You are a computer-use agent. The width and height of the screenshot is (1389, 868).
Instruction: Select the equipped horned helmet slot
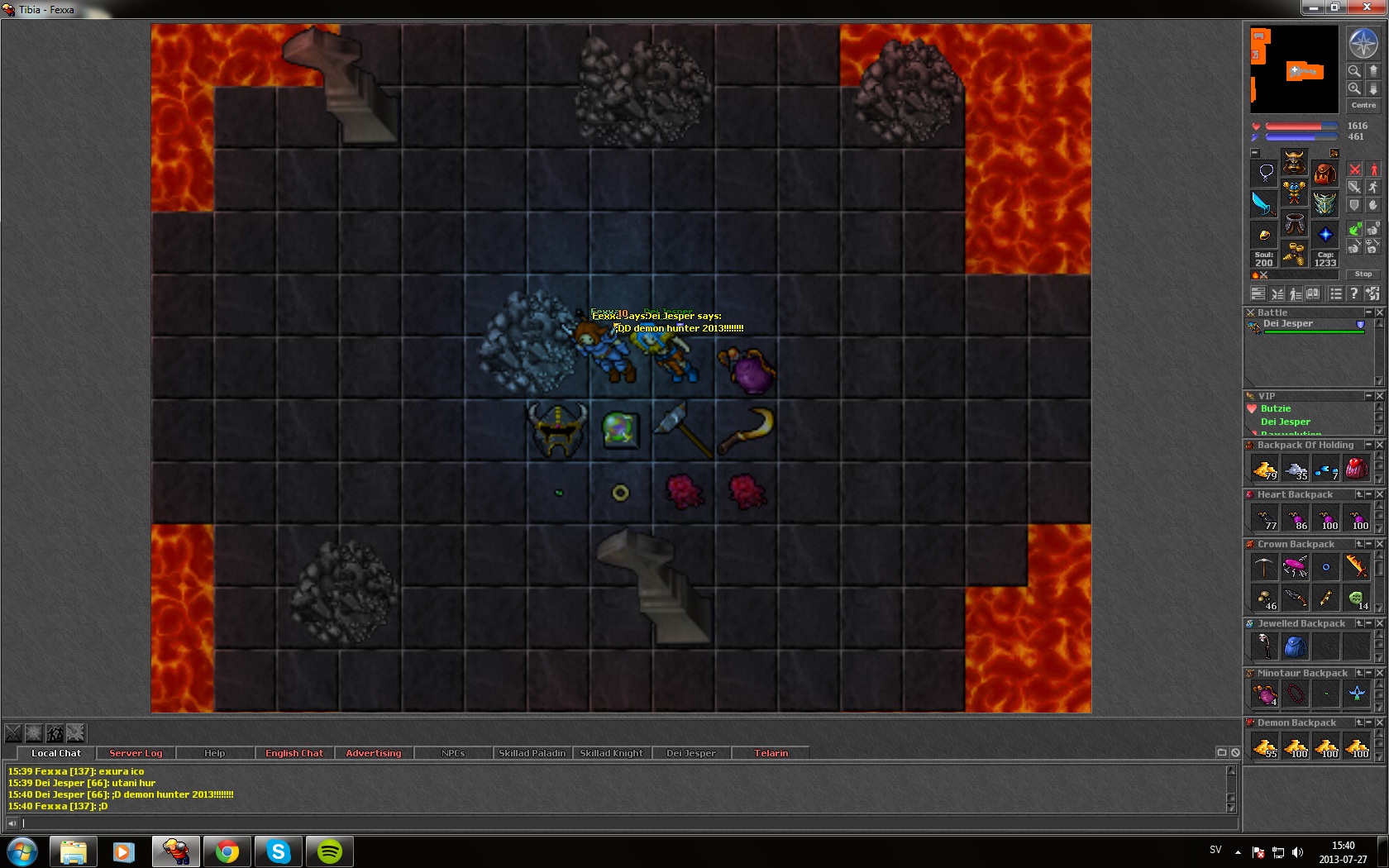1294,161
